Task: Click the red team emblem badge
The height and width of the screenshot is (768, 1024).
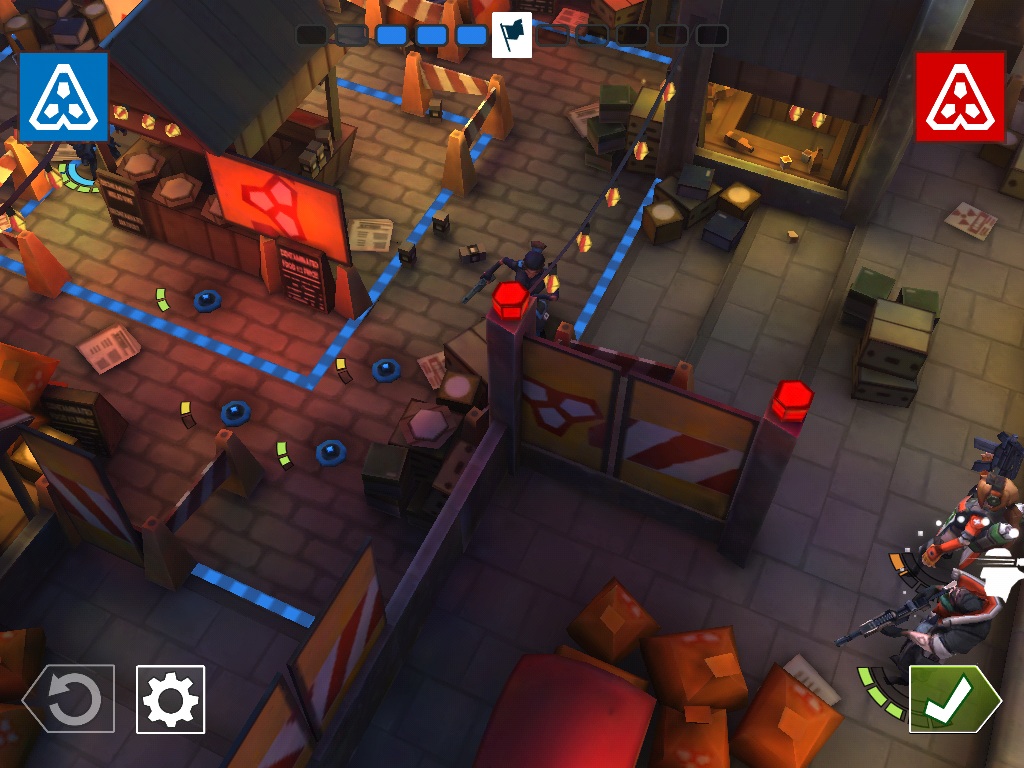Action: (960, 97)
